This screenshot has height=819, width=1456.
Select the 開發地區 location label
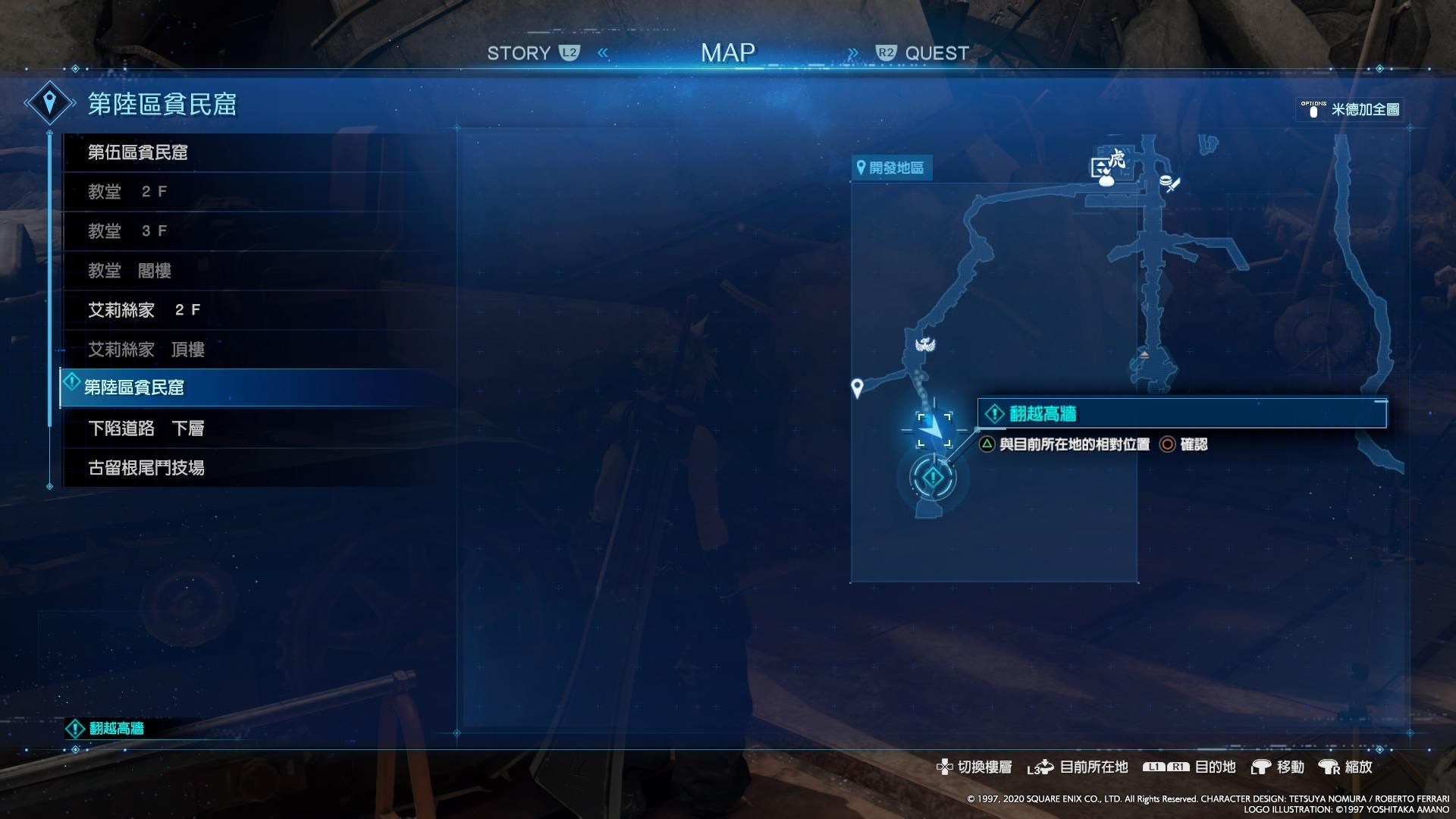pyautogui.click(x=891, y=168)
